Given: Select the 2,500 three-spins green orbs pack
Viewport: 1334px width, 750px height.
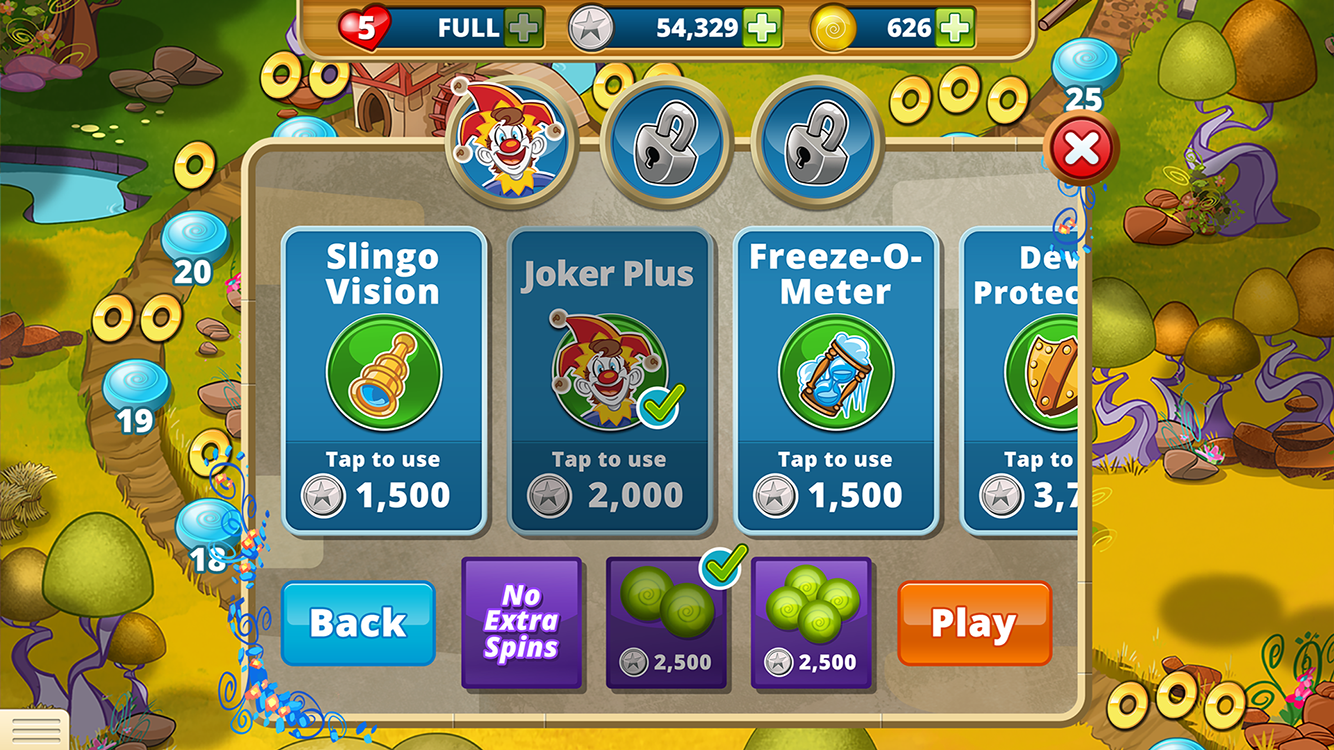Looking at the screenshot, I should click(x=810, y=620).
